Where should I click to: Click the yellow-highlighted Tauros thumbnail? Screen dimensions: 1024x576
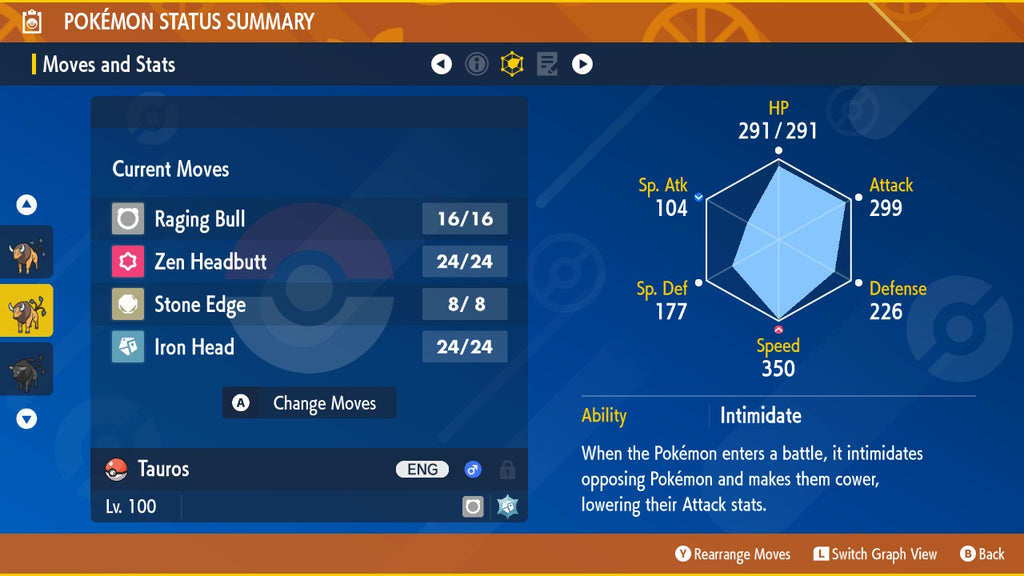click(26, 312)
